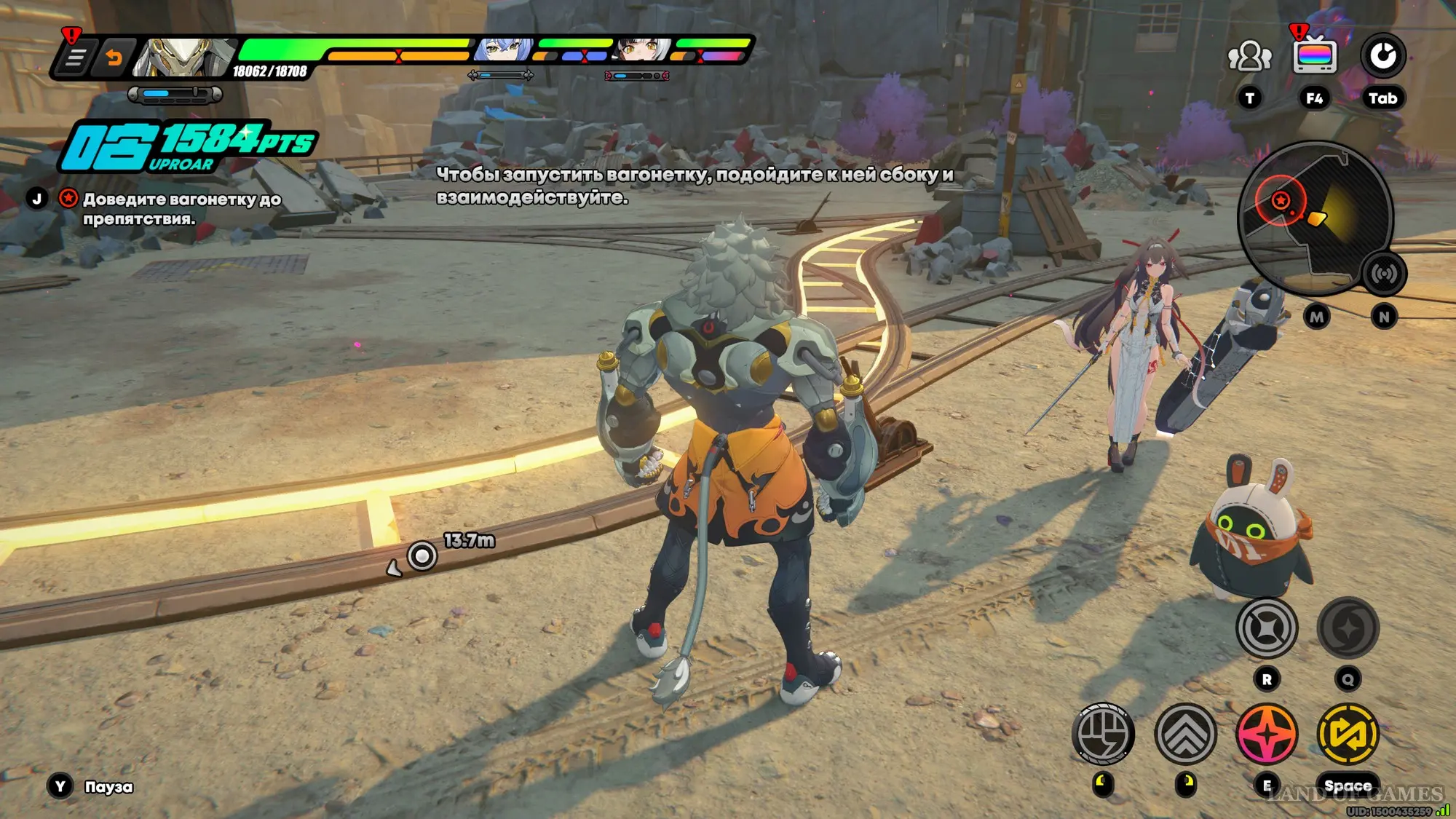
Task: Click the yellow character switch icon
Action: click(1348, 734)
